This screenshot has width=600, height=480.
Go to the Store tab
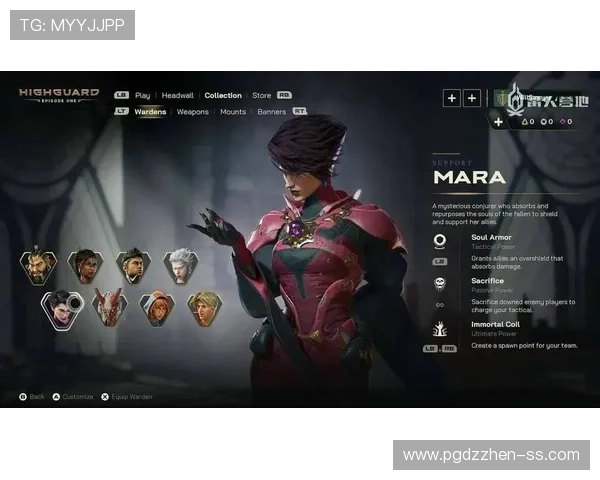tap(261, 96)
